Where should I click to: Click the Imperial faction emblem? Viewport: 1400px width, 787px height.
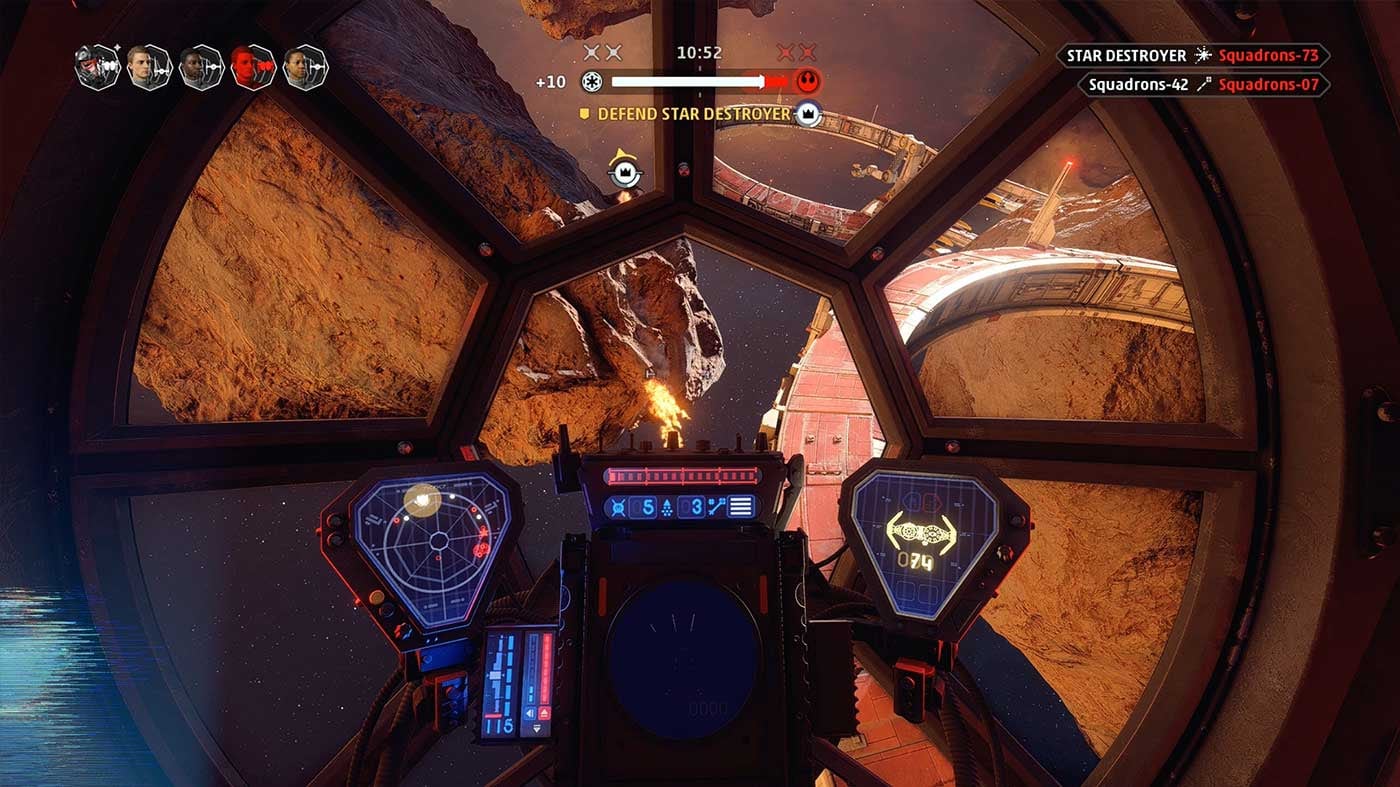[591, 82]
